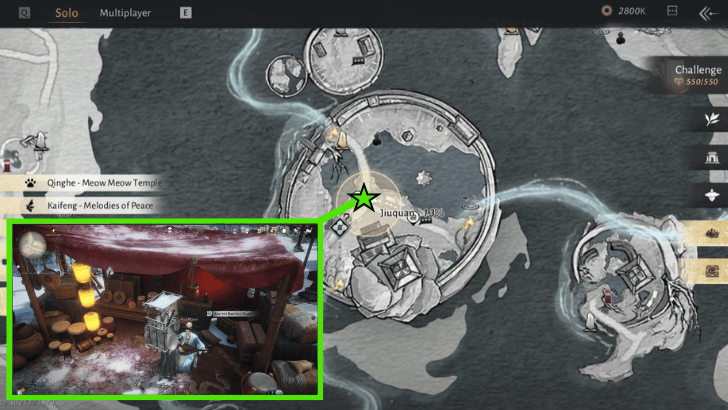Enlarge the red tent location thumbnail
The image size is (728, 410).
click(164, 309)
